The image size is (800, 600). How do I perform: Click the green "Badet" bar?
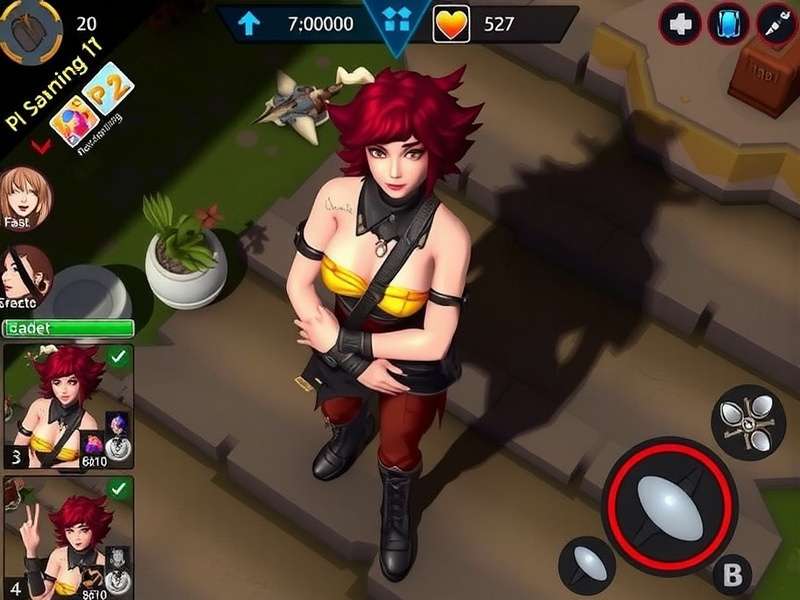(x=68, y=328)
